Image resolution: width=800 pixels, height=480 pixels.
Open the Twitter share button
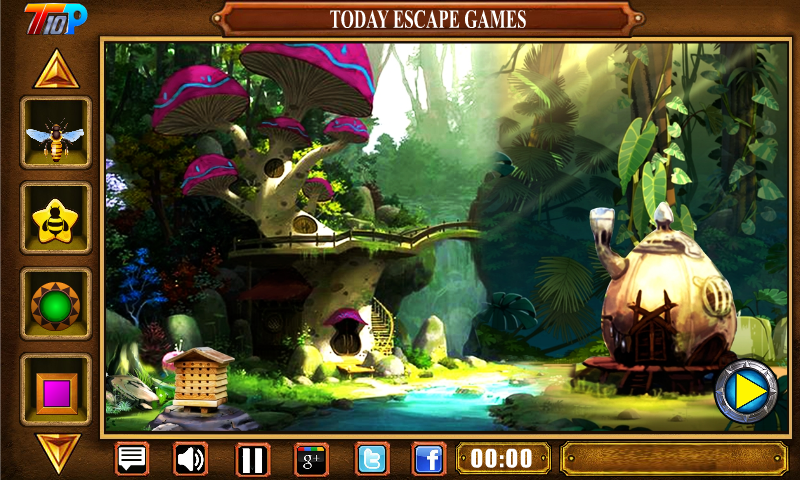pos(372,459)
